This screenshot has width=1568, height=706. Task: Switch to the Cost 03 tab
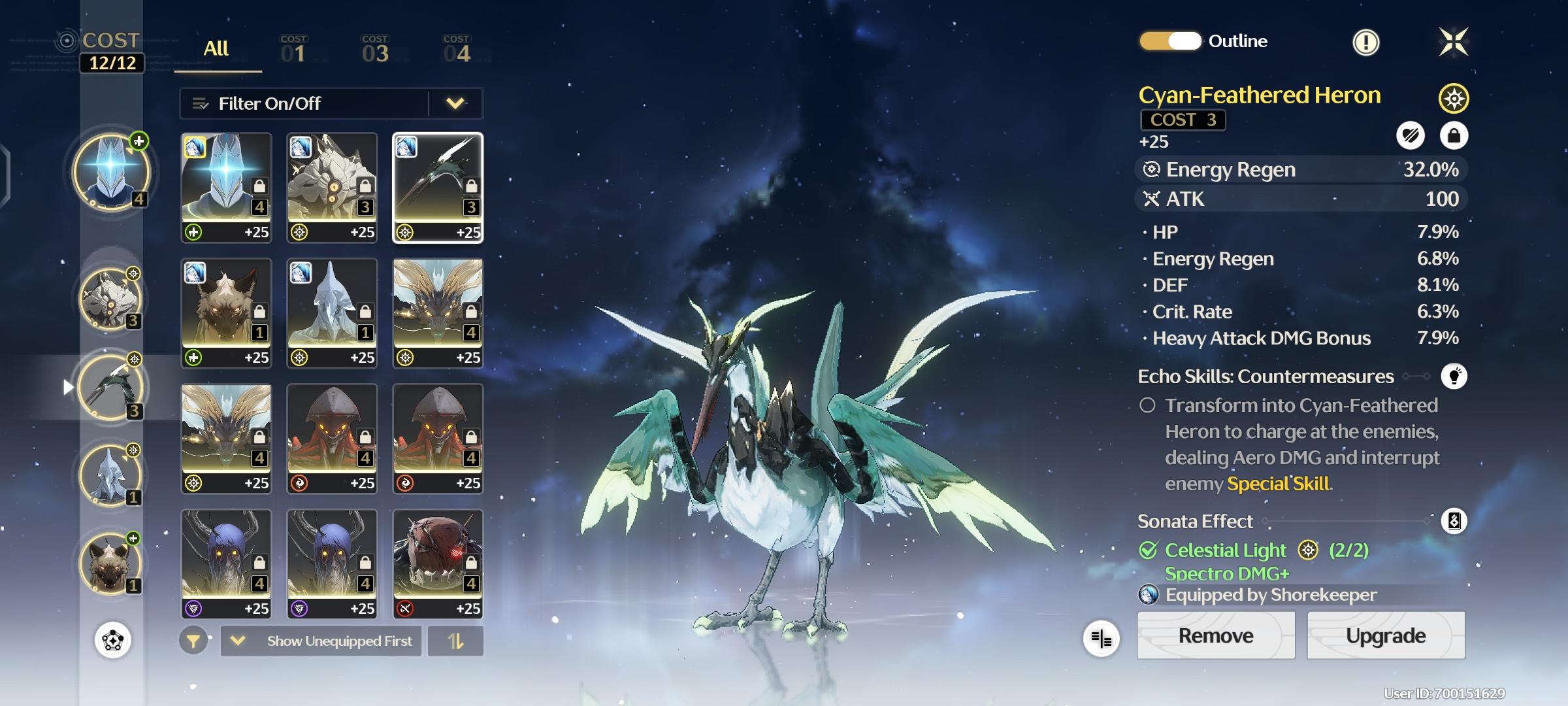pyautogui.click(x=375, y=50)
